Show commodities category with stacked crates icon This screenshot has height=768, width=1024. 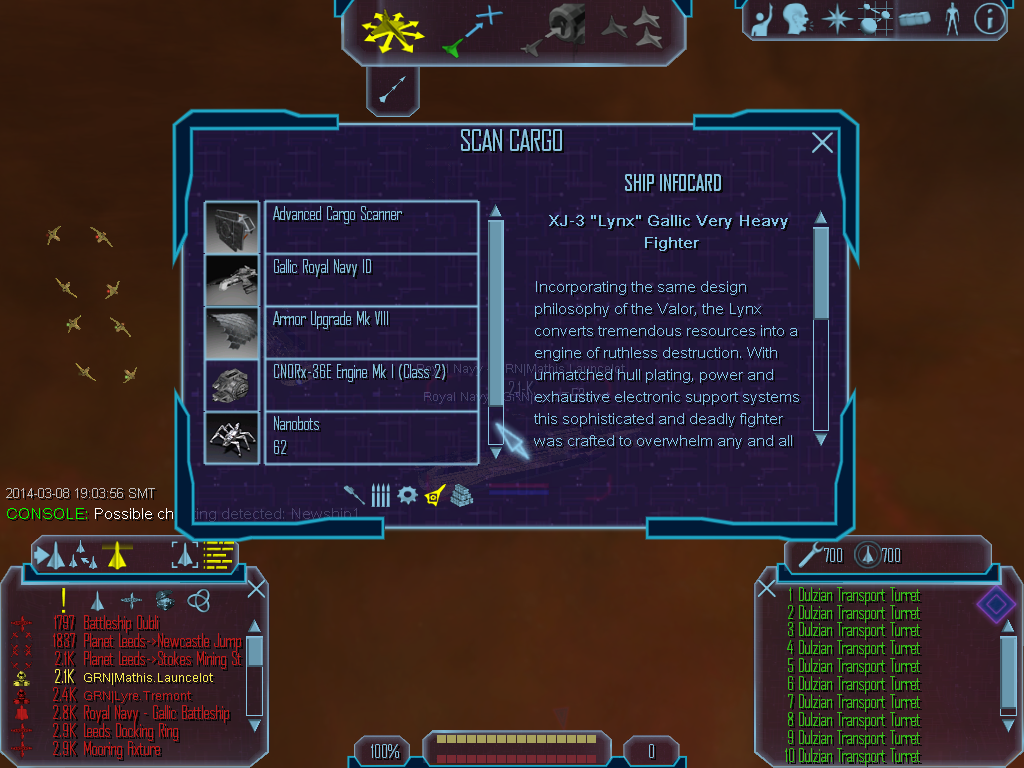coord(461,495)
